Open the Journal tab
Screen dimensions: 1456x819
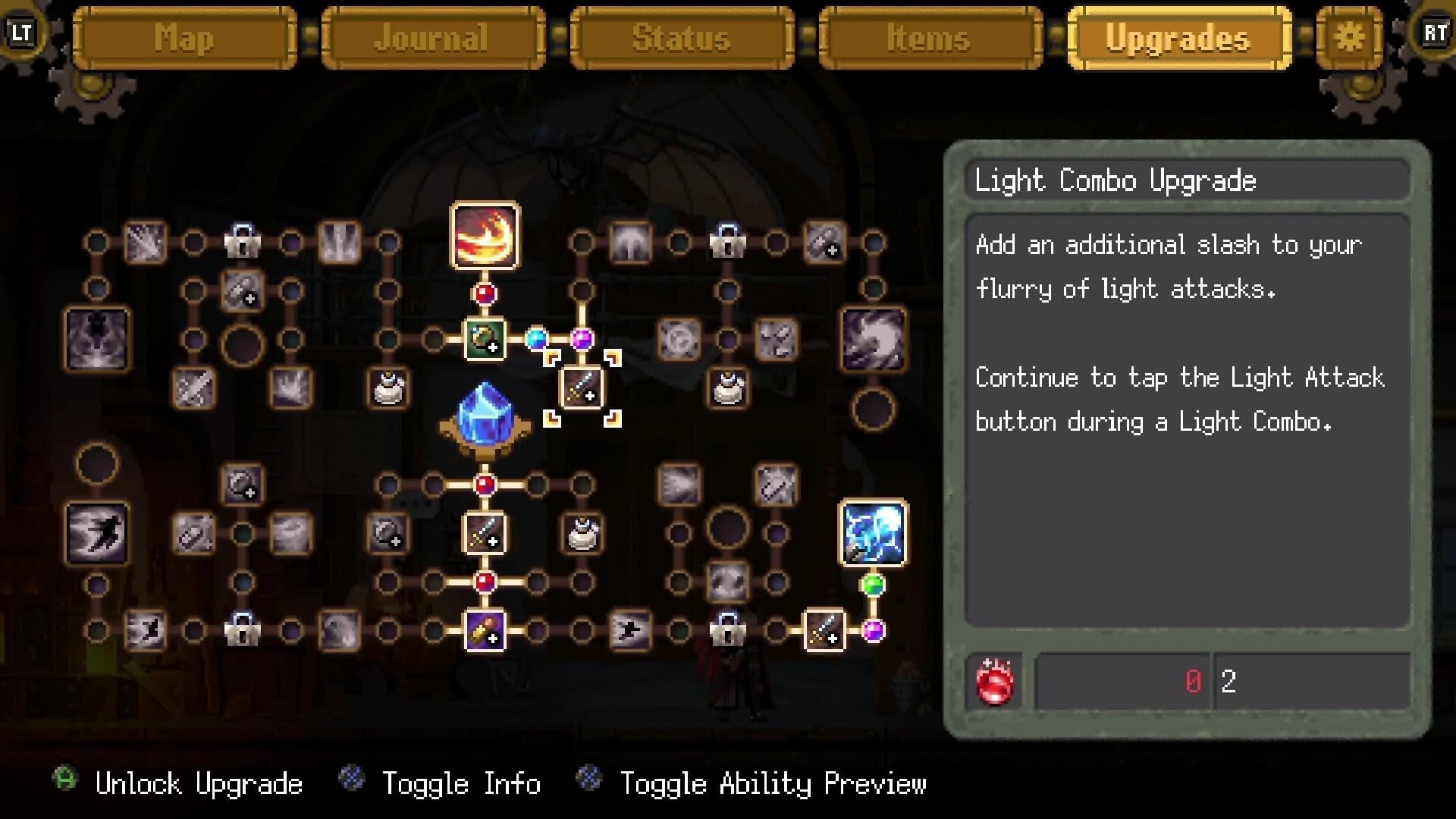(x=433, y=38)
